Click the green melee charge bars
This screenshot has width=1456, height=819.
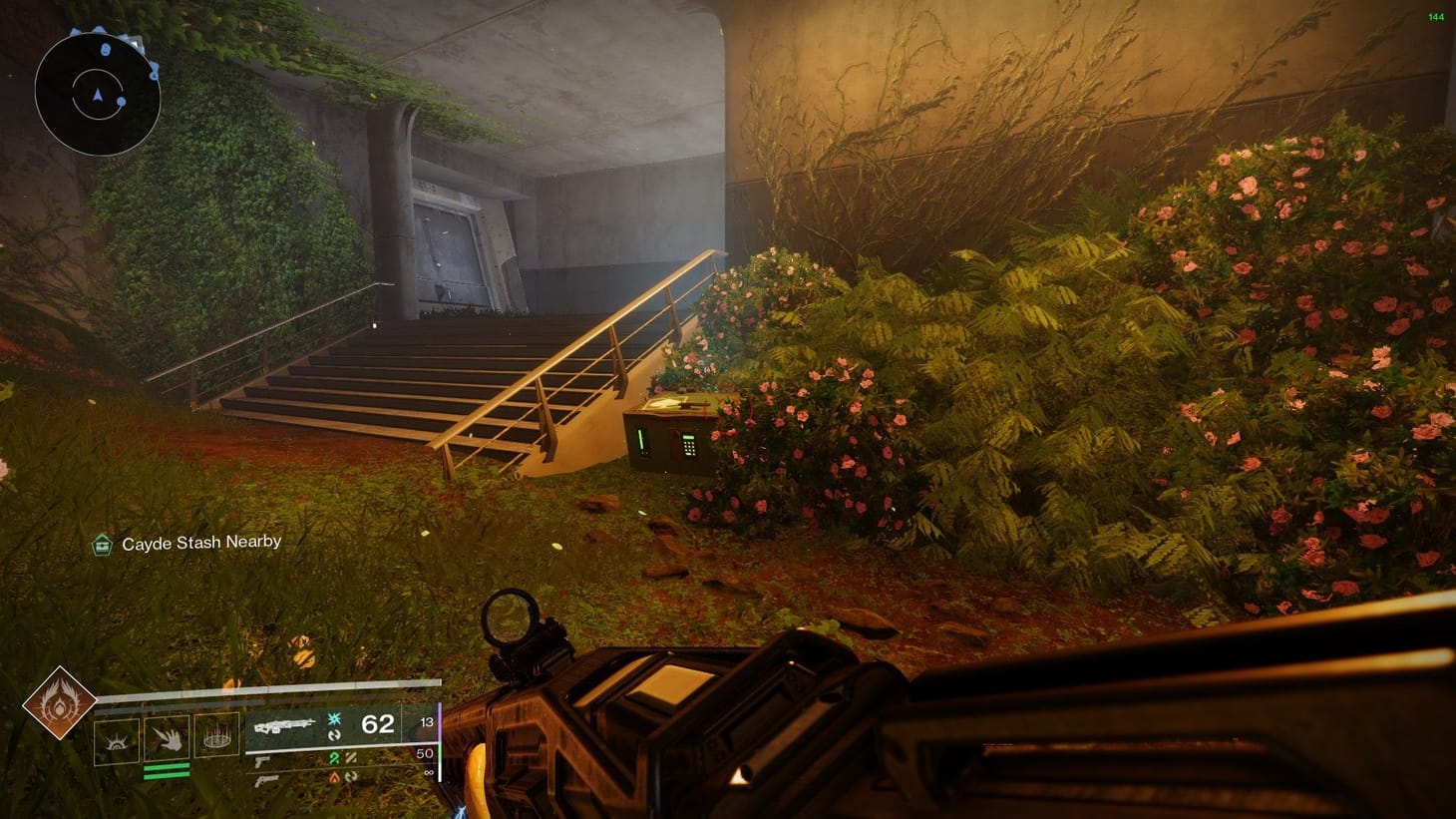pos(166,771)
